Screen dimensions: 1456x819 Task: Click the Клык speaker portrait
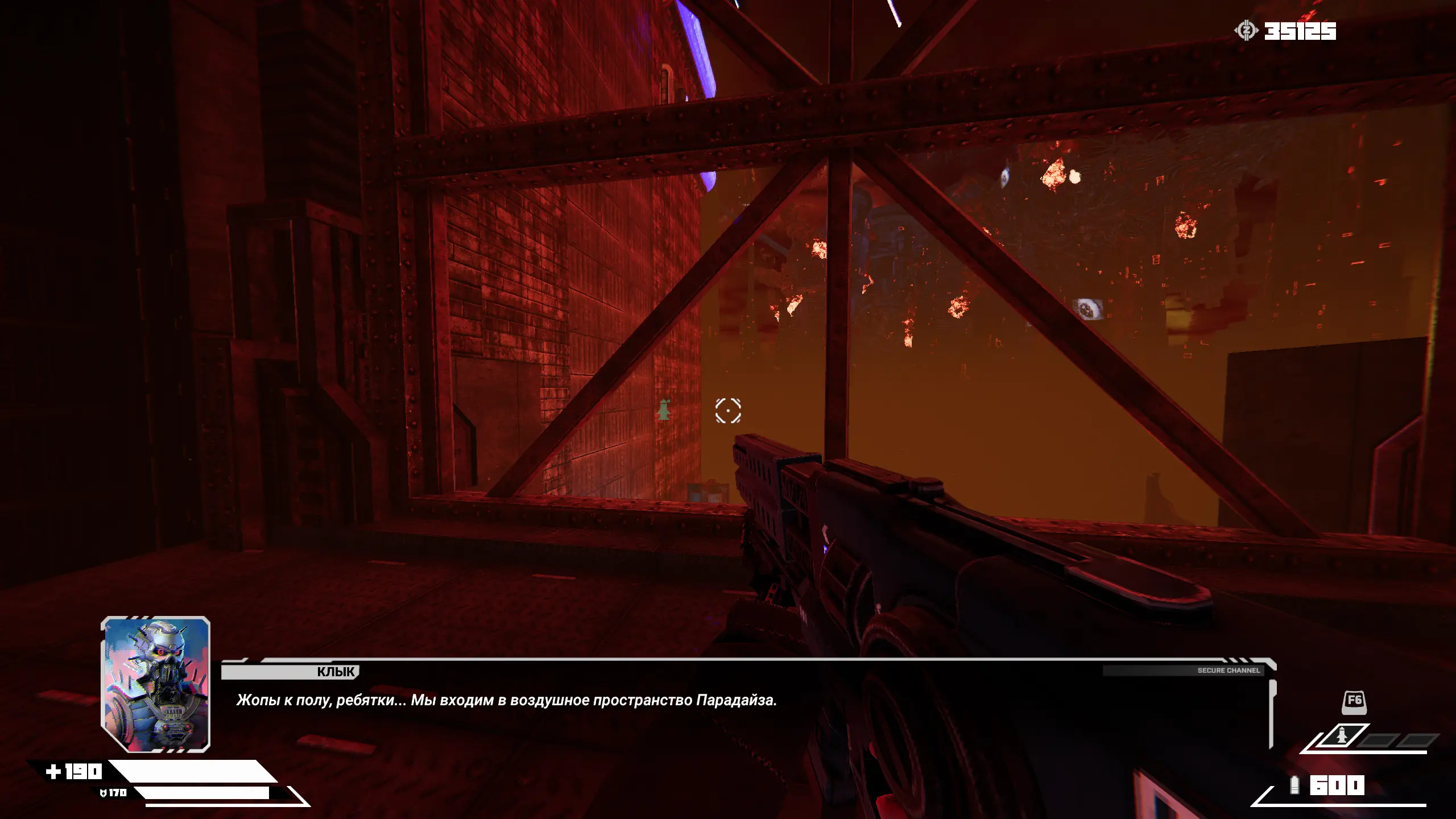point(155,684)
